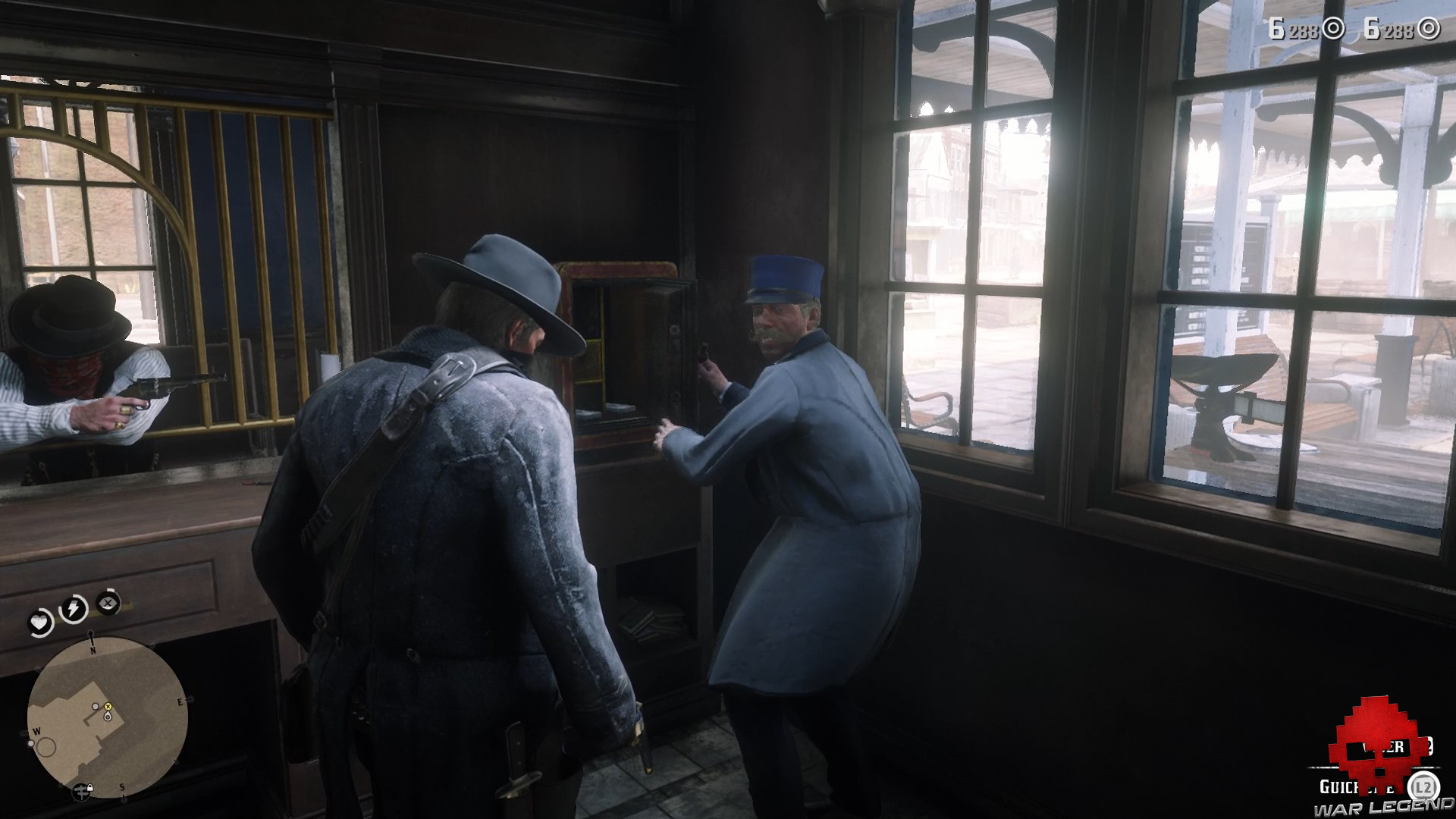This screenshot has height=819, width=1456.
Task: Click the first cash counter target icon
Action: click(1333, 29)
